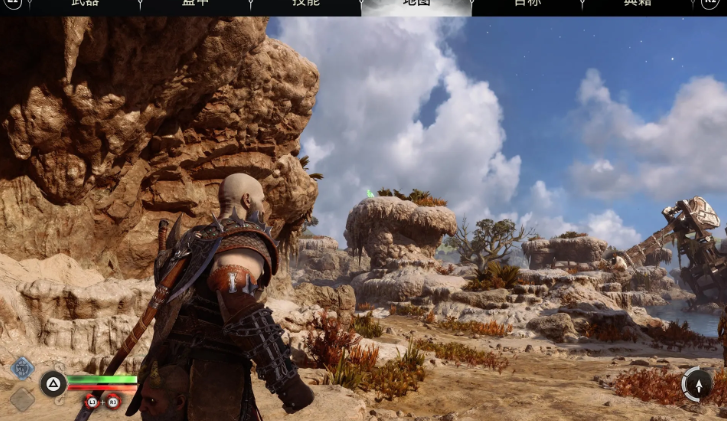The image size is (727, 421).
Task: Select the 技能 tab
Action: tap(306, 4)
